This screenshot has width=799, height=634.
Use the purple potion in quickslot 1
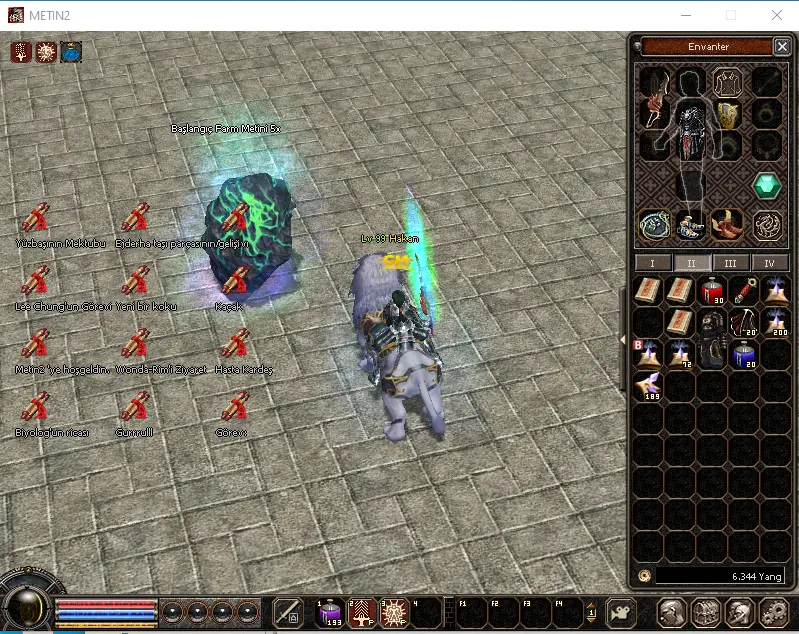coord(331,611)
